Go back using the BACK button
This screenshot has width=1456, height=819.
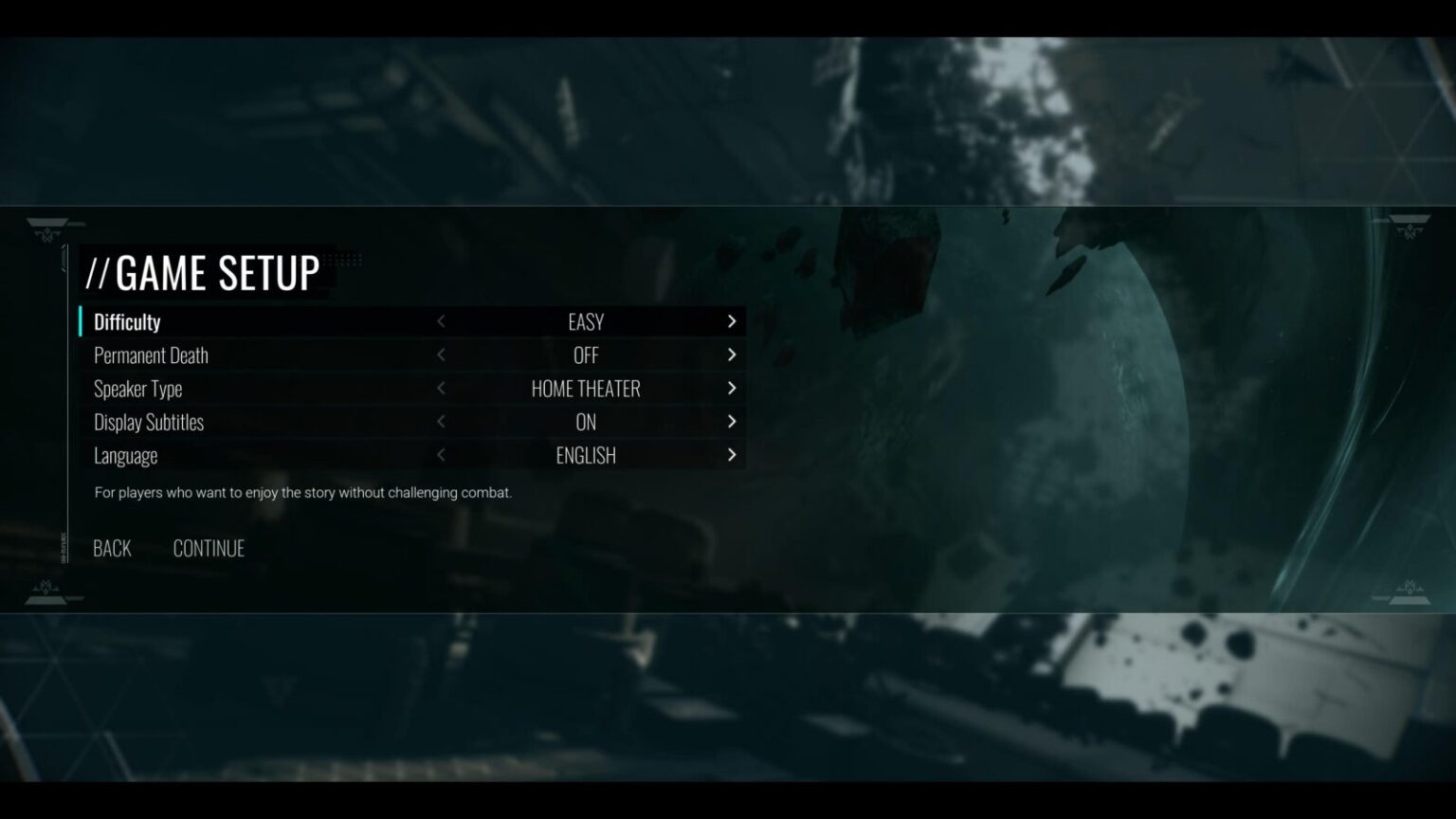110,548
